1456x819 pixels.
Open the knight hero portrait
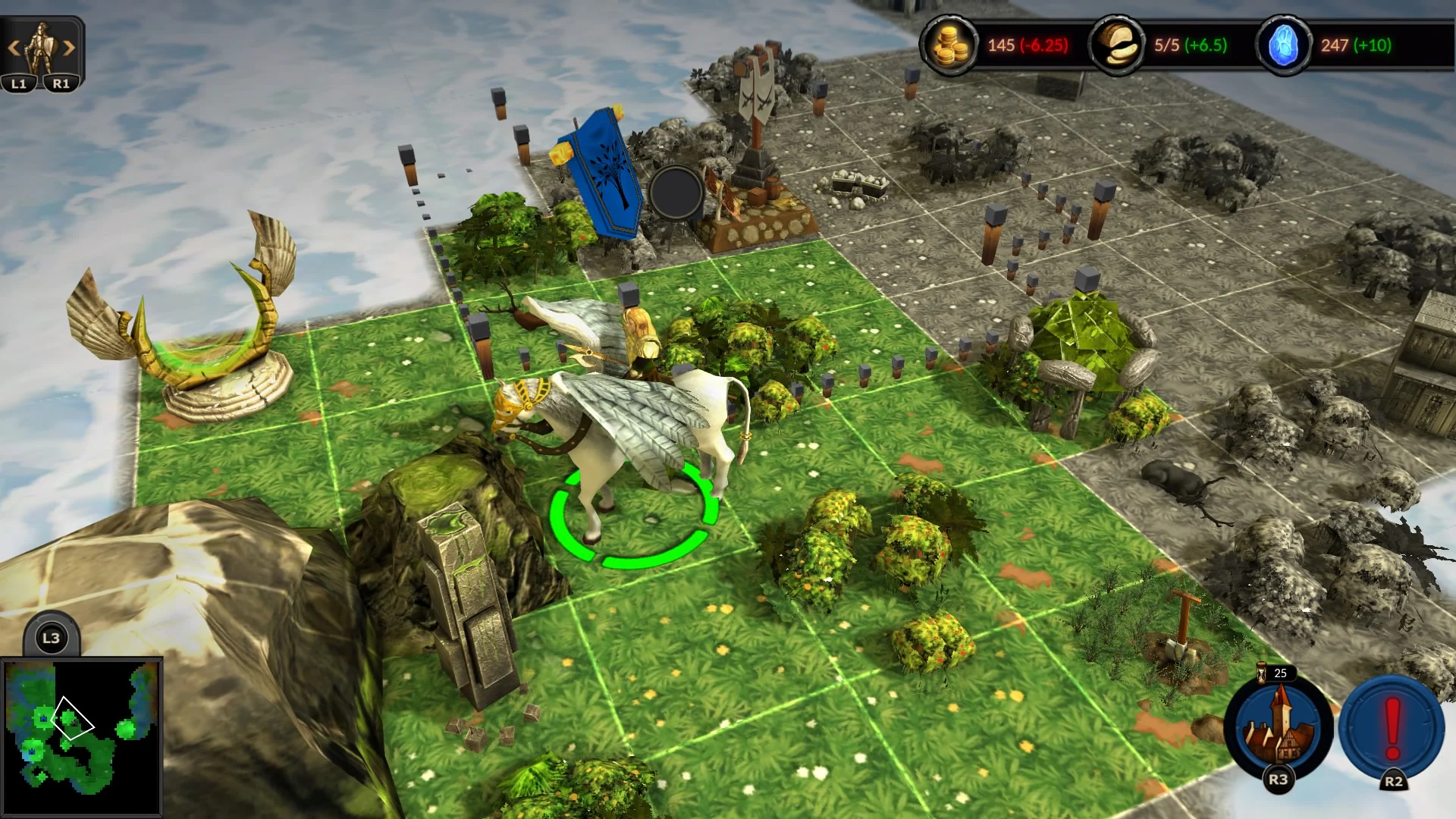tap(42, 45)
